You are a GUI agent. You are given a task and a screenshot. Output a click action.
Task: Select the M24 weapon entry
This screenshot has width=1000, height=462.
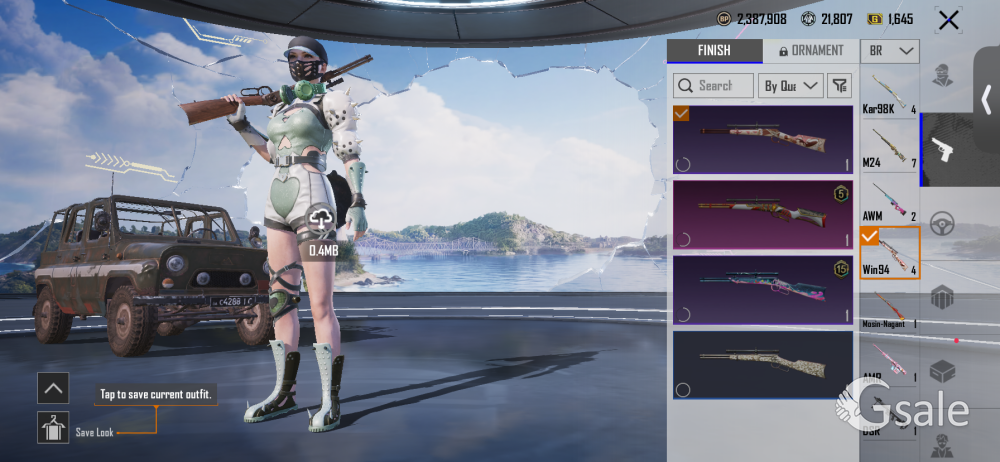point(889,148)
